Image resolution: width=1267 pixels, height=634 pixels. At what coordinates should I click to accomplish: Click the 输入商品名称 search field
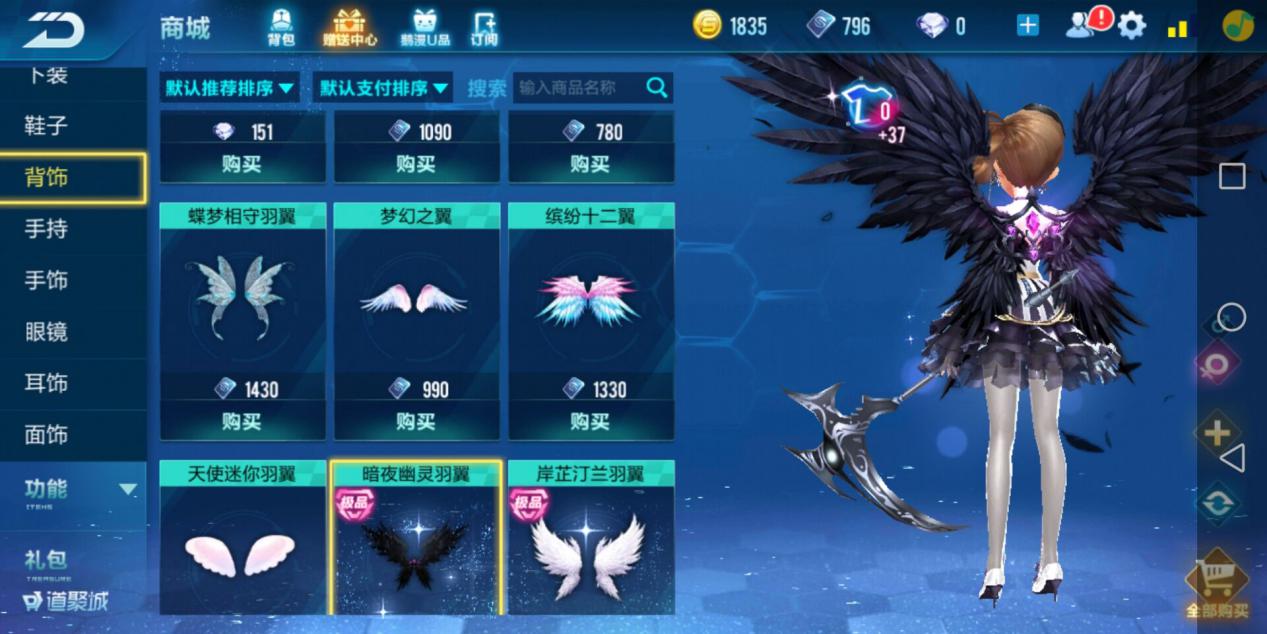click(x=580, y=88)
